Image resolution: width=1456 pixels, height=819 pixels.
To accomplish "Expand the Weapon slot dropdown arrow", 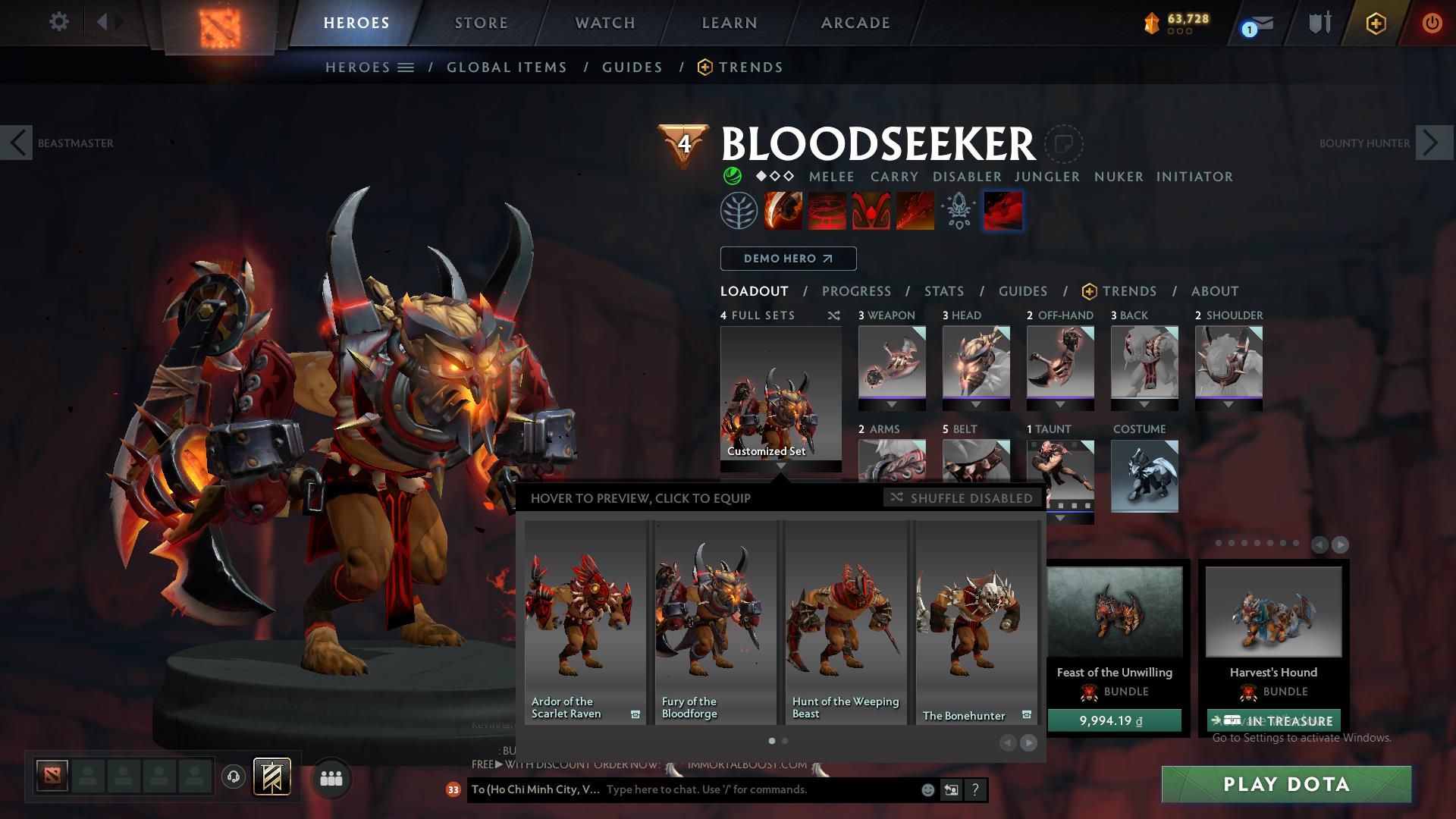I will (x=892, y=404).
